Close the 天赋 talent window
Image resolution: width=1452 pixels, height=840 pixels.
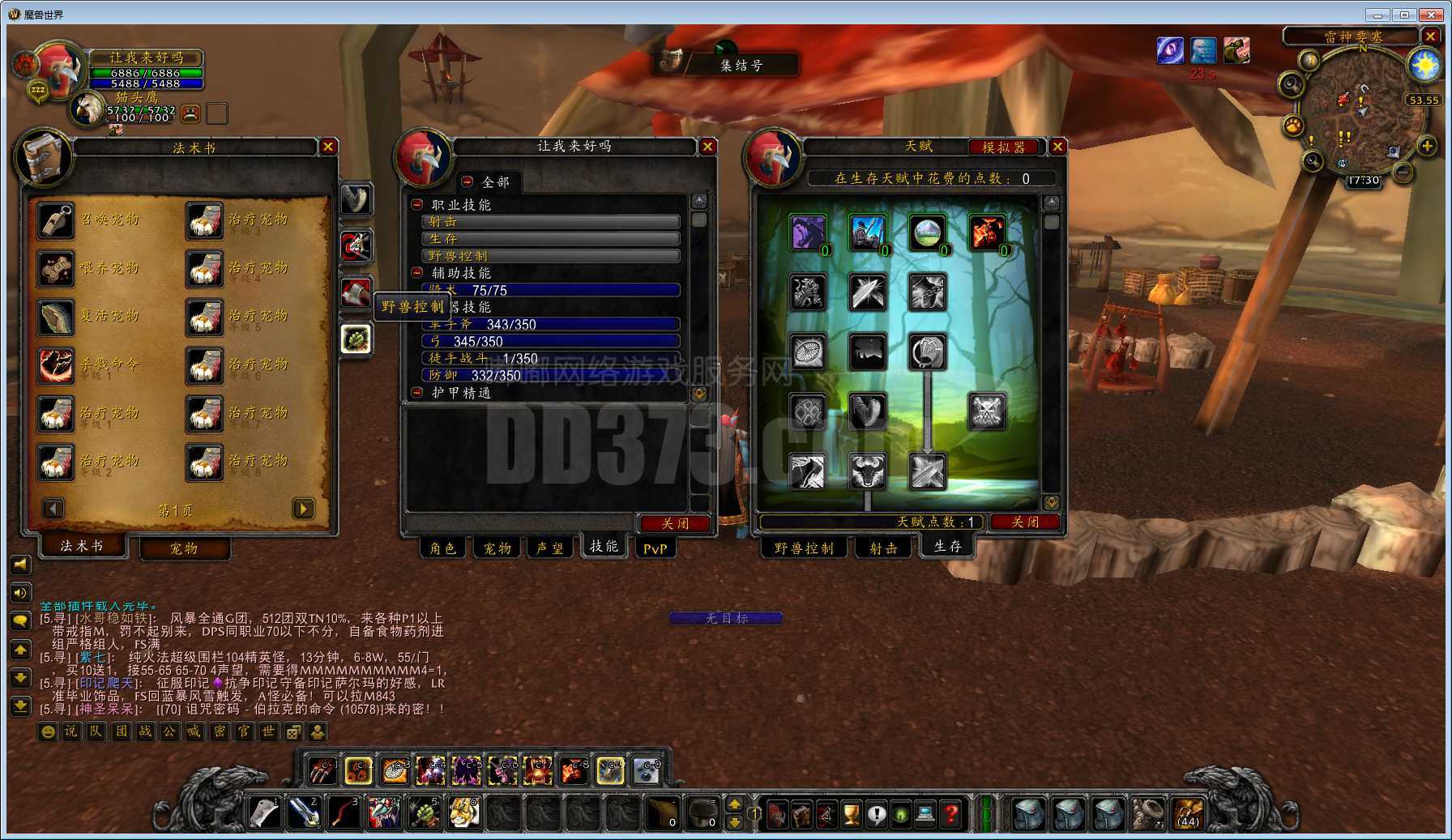[1057, 147]
